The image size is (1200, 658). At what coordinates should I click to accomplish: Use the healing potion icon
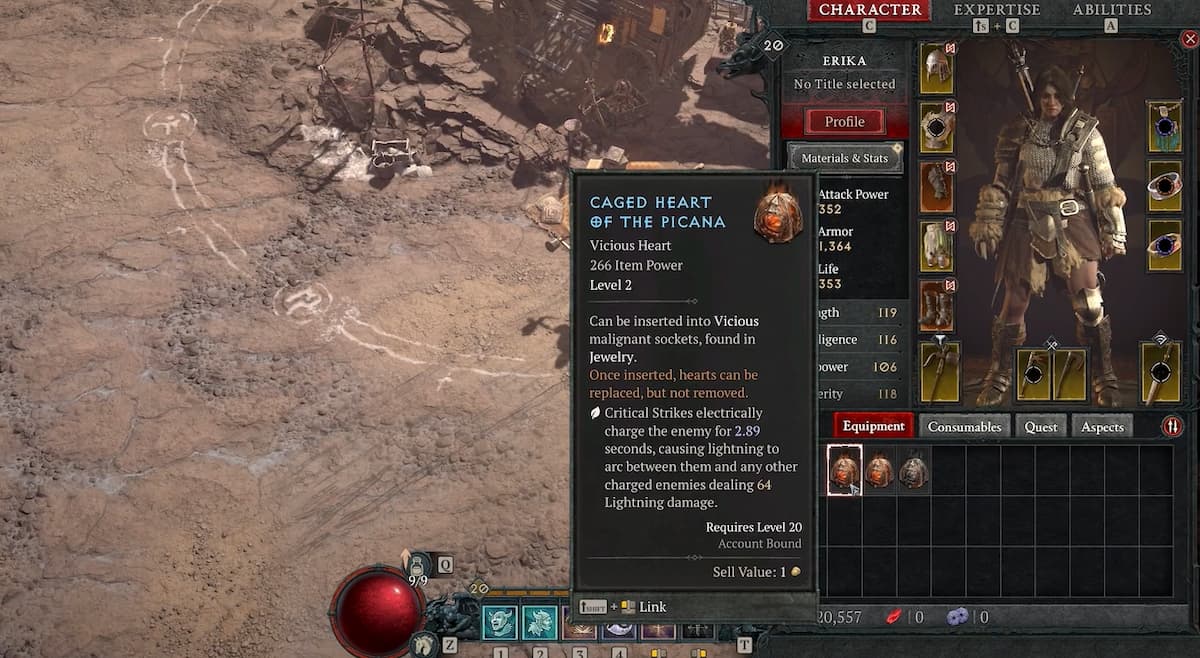tap(418, 566)
